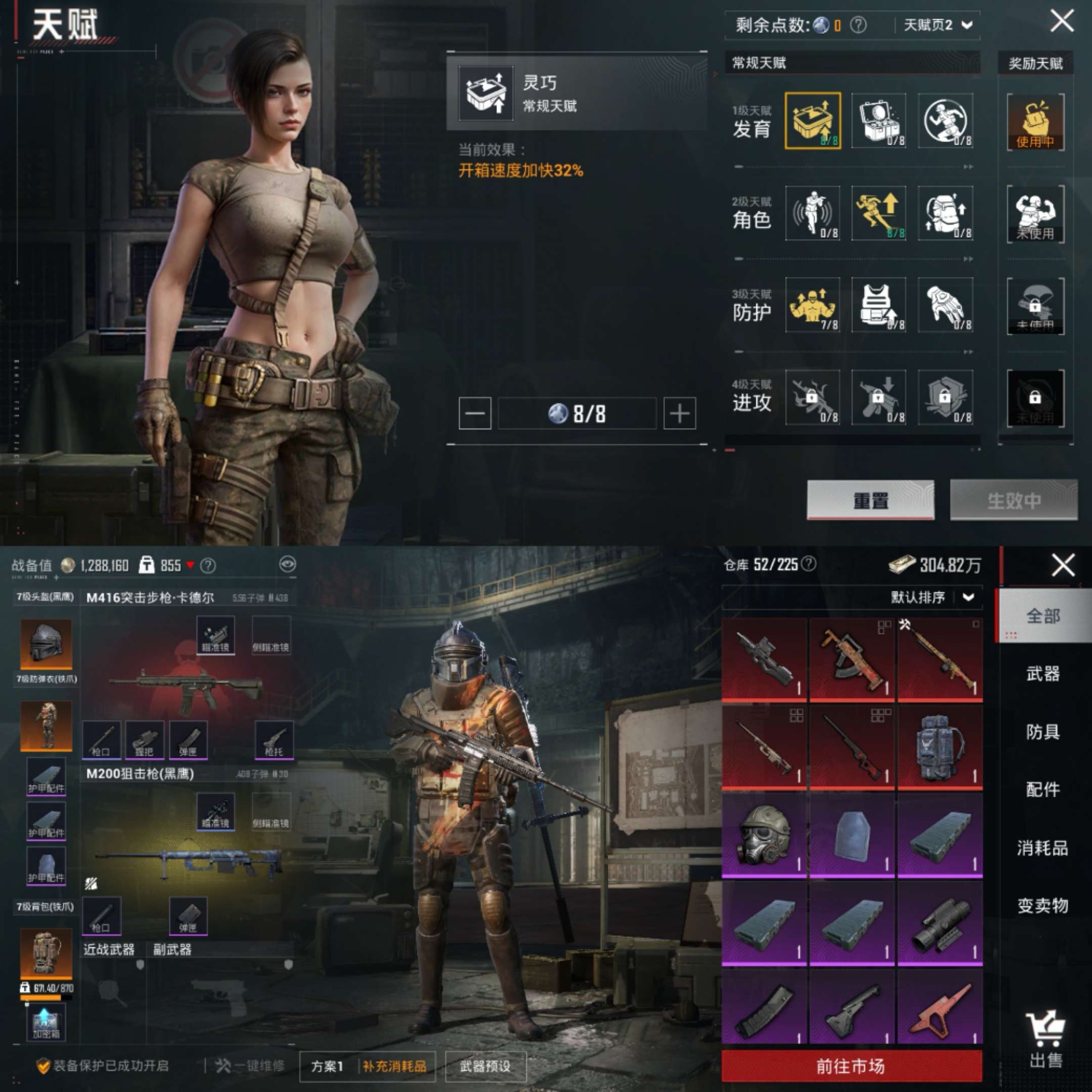The width and height of the screenshot is (1092, 1092).
Task: Decrease talent points with the minus button
Action: pyautogui.click(x=474, y=414)
